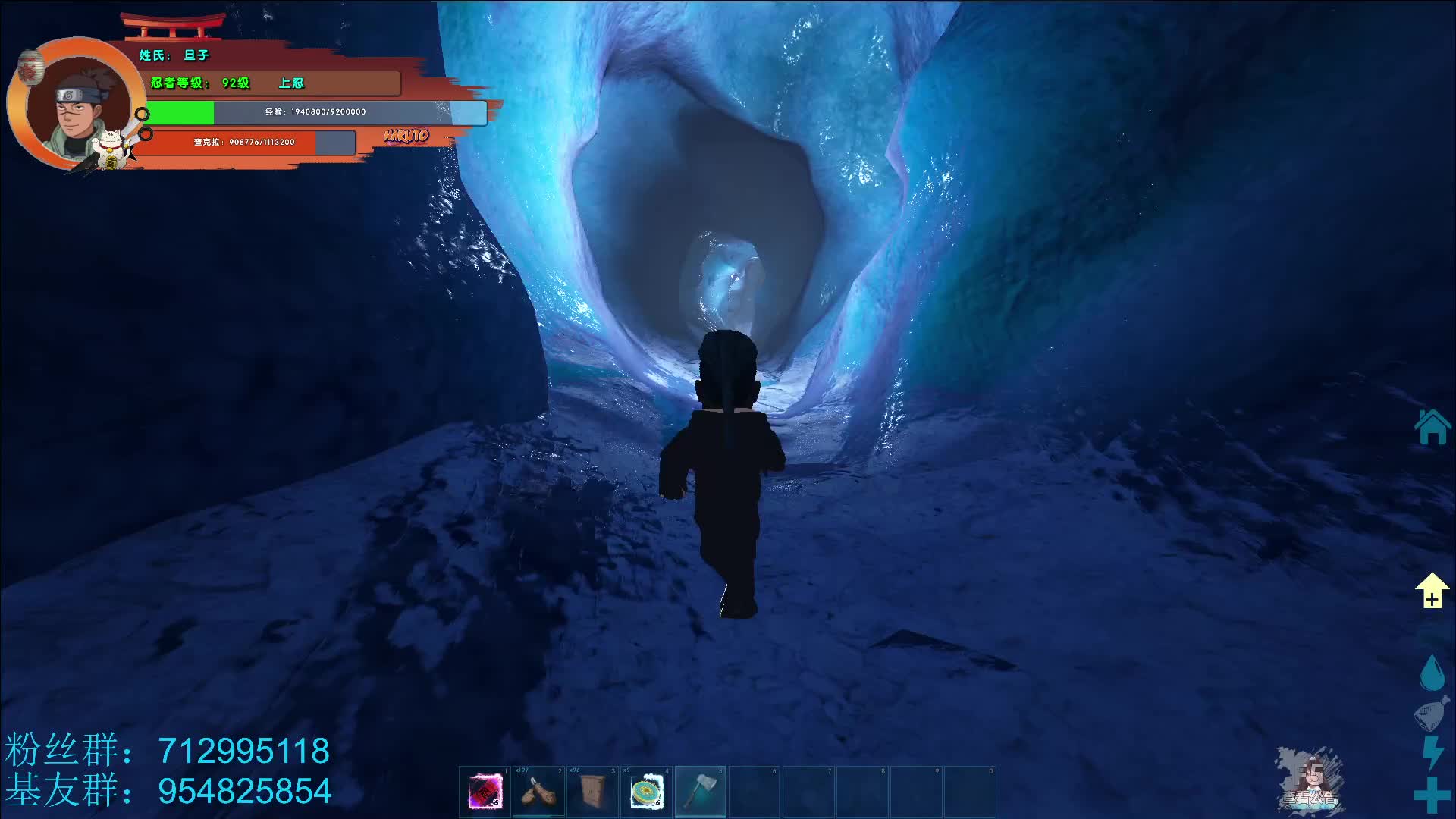Click the teal house status icon
The height and width of the screenshot is (819, 1456).
(1432, 427)
